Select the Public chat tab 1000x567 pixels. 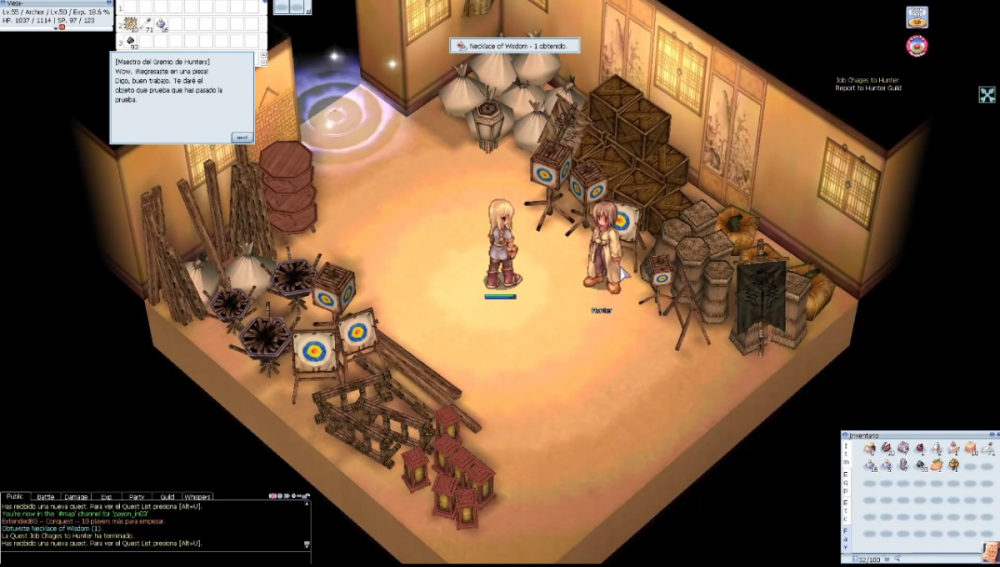(14, 496)
